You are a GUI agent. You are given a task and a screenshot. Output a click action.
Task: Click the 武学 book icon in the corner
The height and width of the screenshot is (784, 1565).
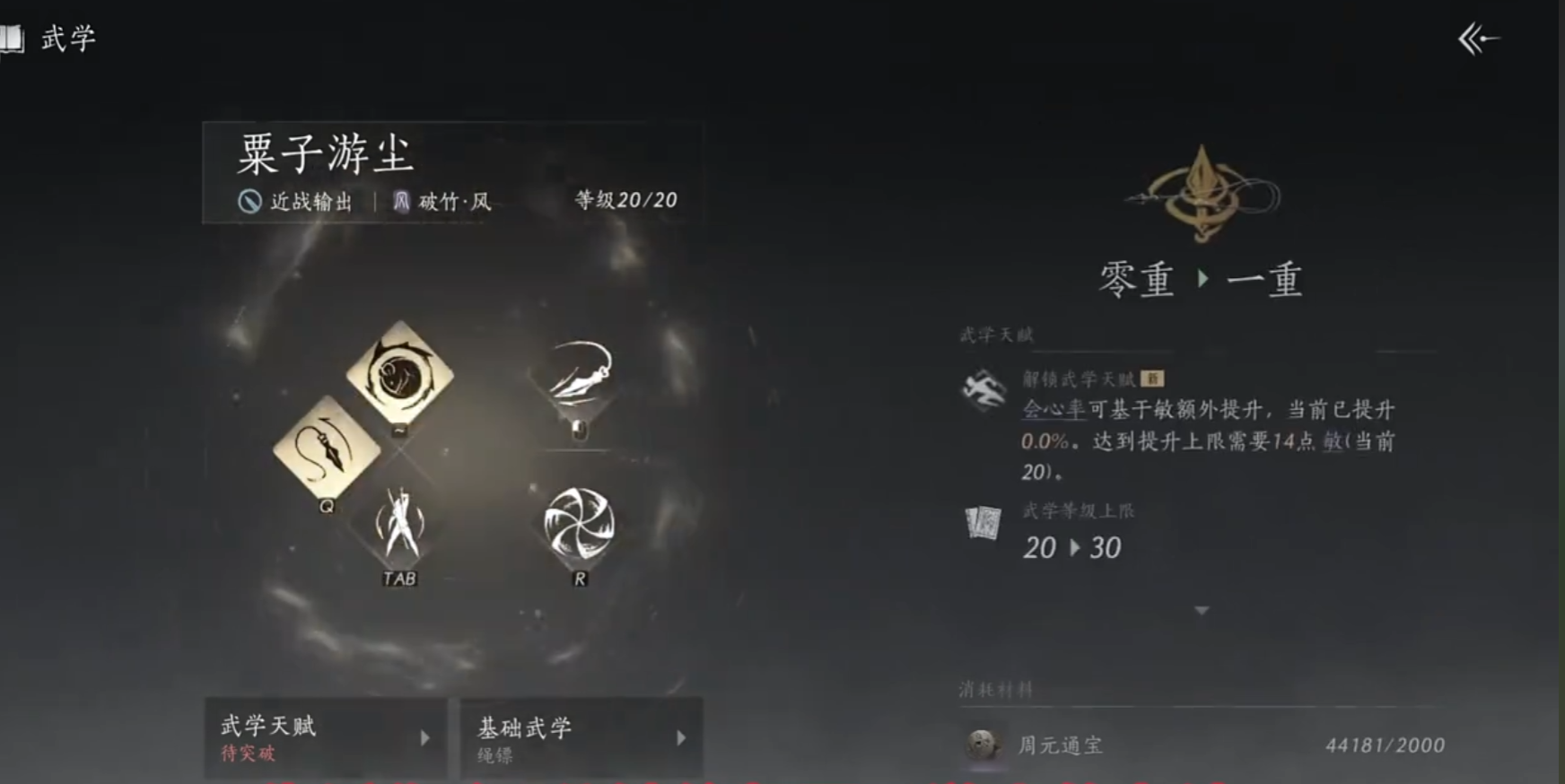[x=14, y=38]
